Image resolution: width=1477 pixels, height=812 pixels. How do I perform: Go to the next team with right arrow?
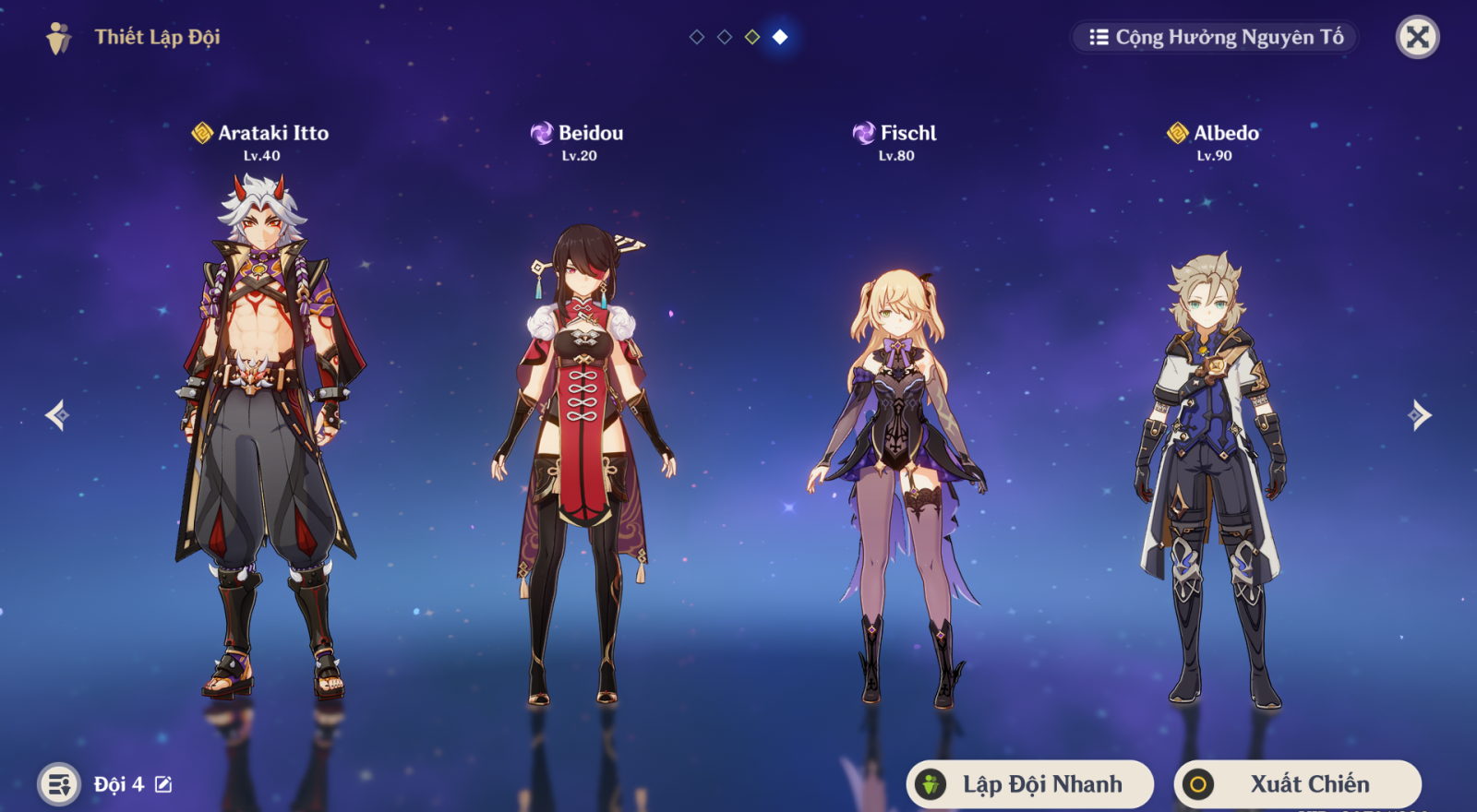click(x=1420, y=415)
